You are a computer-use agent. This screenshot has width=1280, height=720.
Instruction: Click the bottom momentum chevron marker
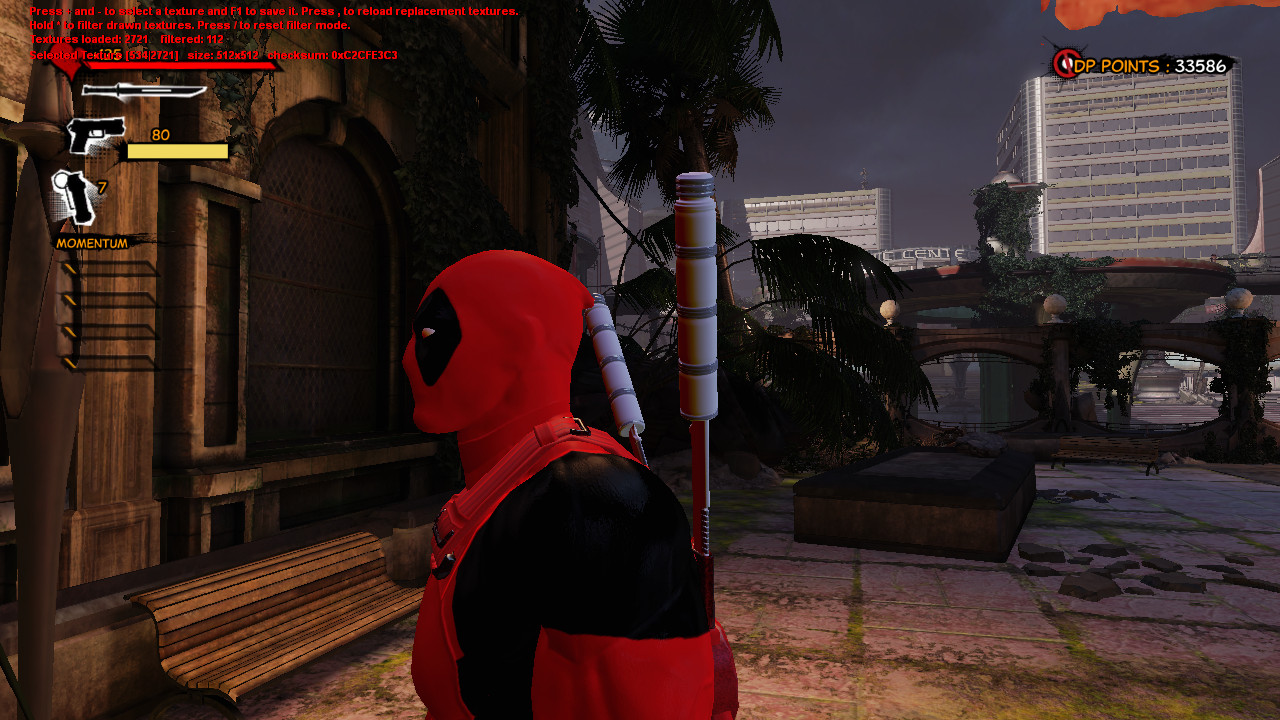click(x=70, y=362)
